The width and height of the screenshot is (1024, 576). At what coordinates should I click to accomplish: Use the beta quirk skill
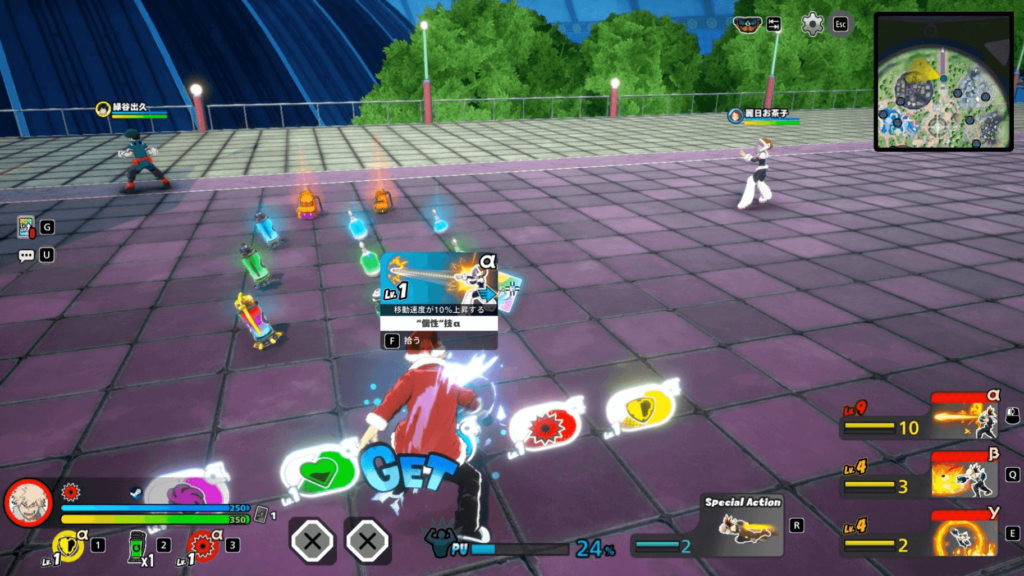[962, 473]
